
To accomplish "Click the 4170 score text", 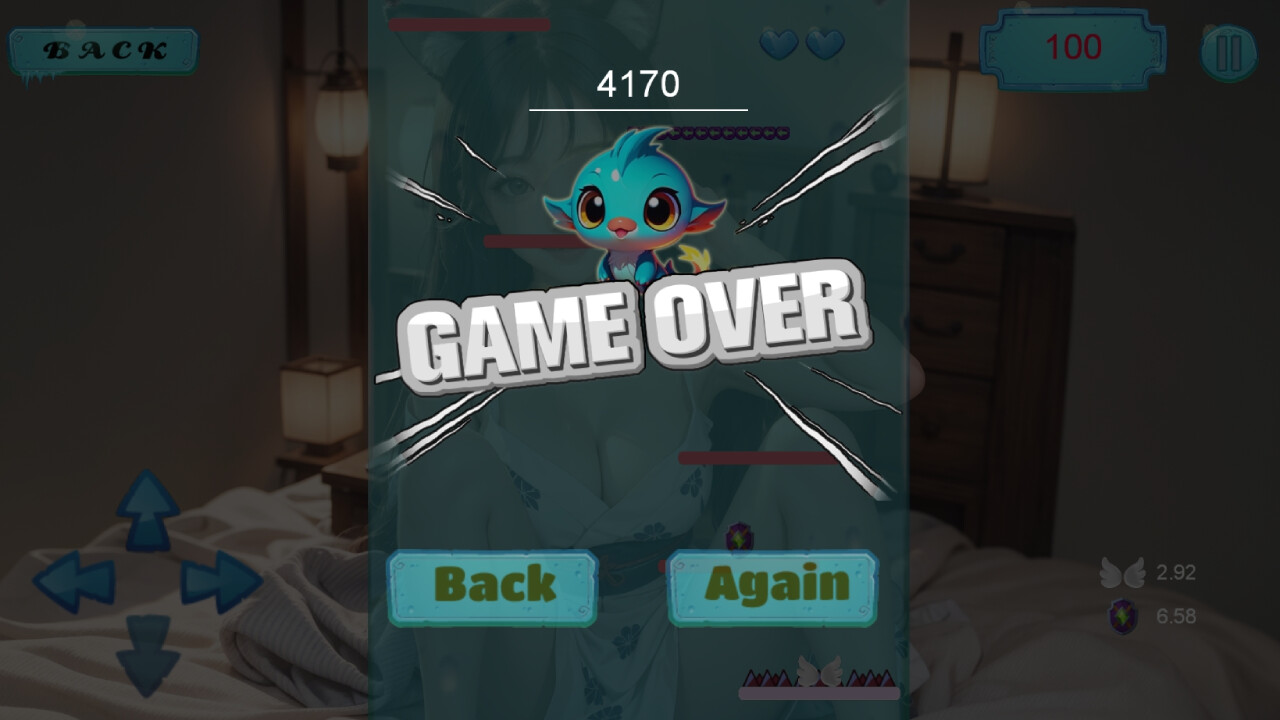I will pyautogui.click(x=638, y=85).
